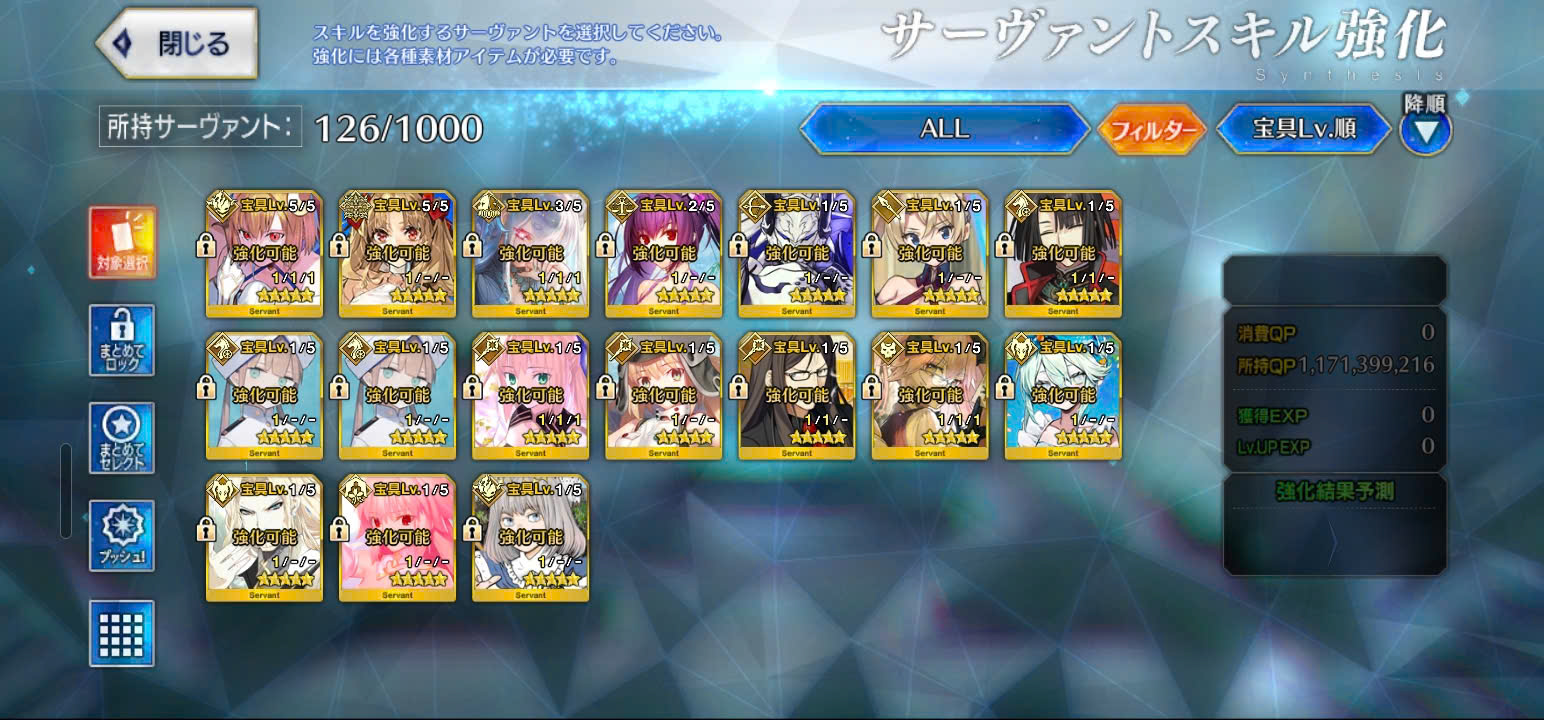1544x720 pixels.
Task: Switch the list view with the grid icon
Action: click(x=122, y=633)
